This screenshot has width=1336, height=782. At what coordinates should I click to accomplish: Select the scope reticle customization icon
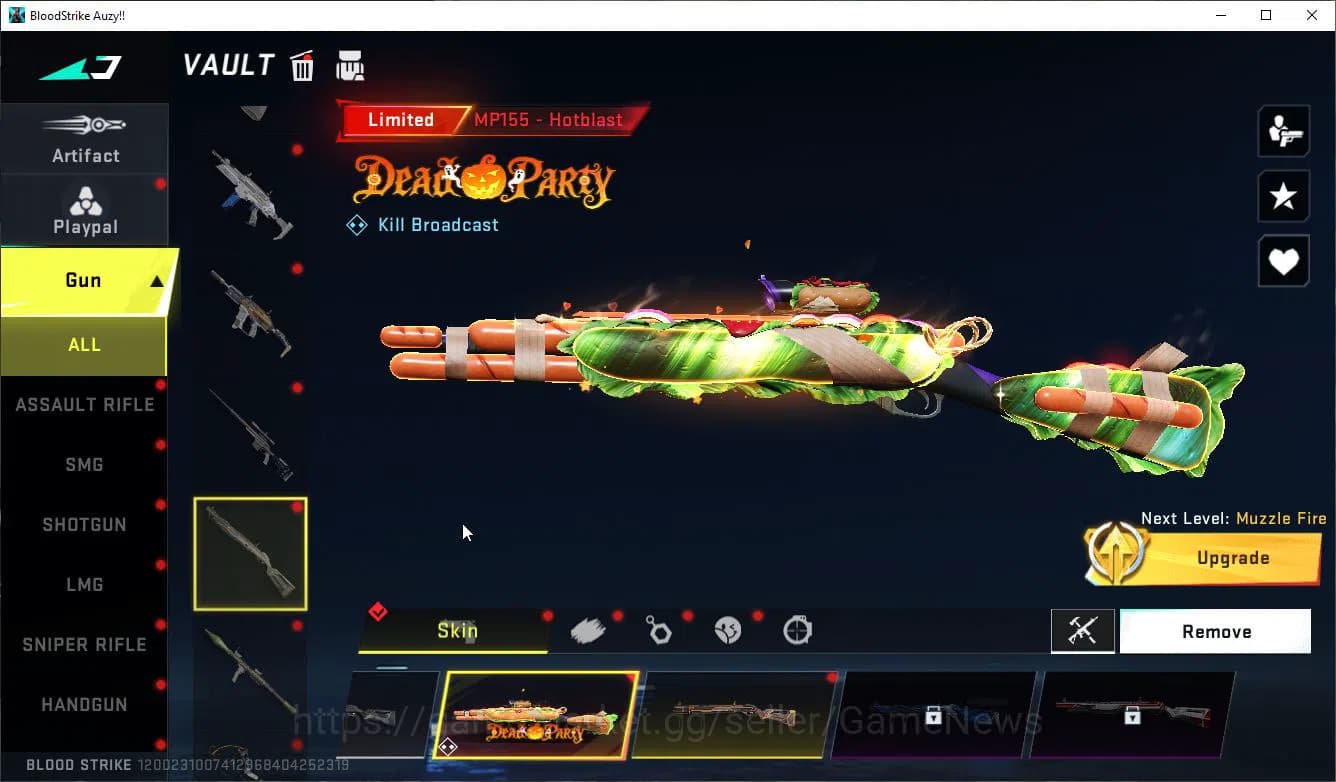tap(797, 630)
